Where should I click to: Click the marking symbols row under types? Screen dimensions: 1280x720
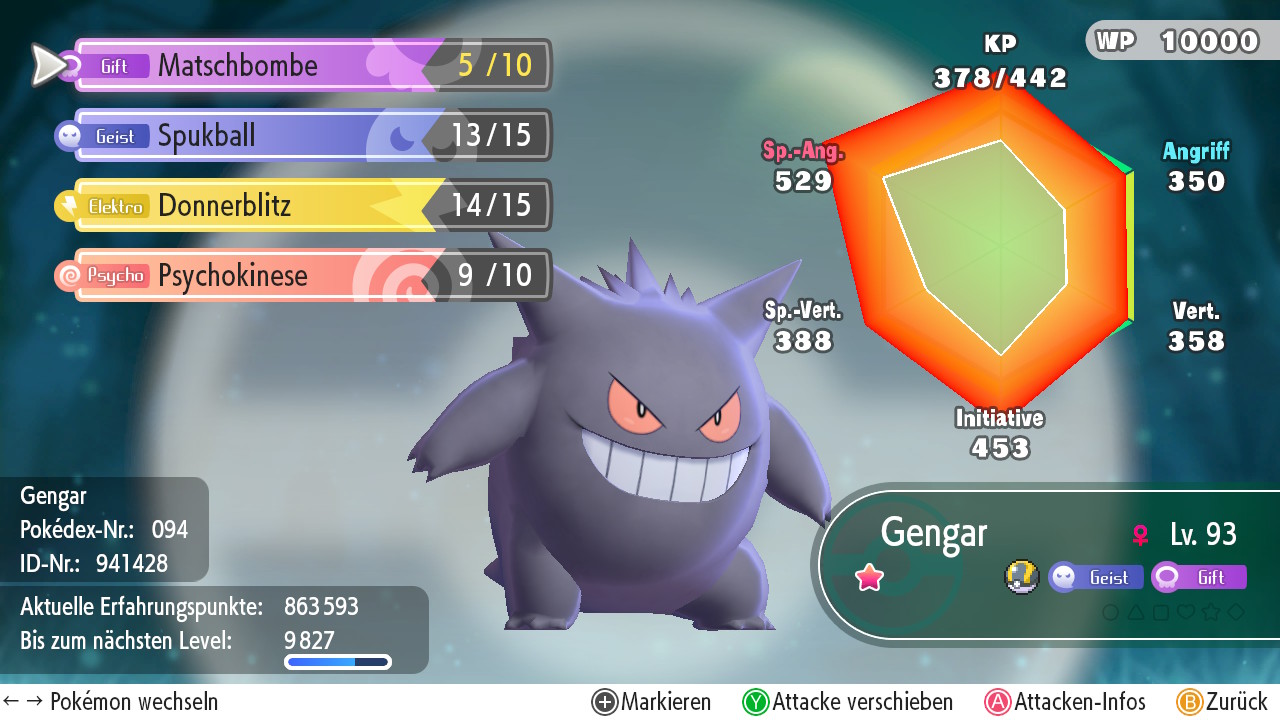(1172, 612)
